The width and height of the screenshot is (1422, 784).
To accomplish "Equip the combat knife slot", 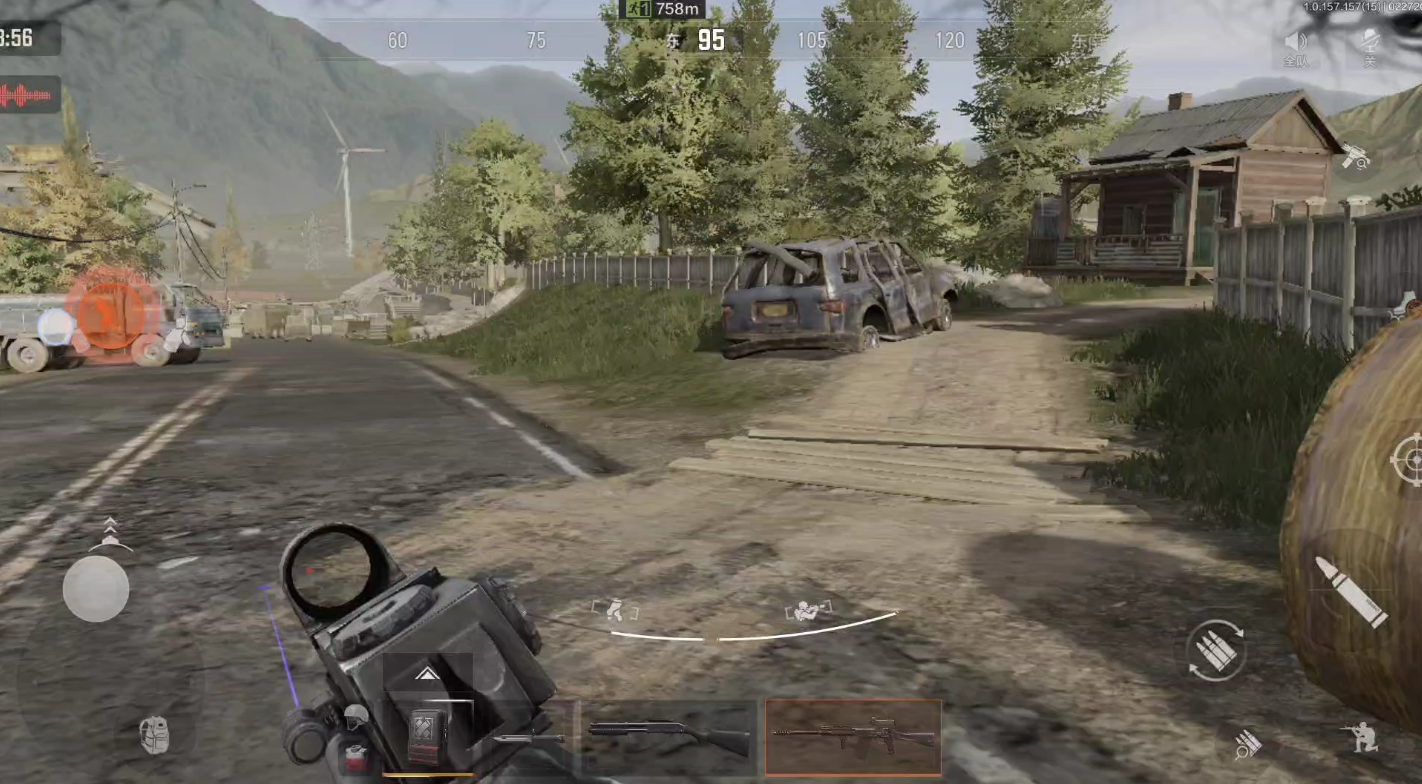I will pos(528,738).
